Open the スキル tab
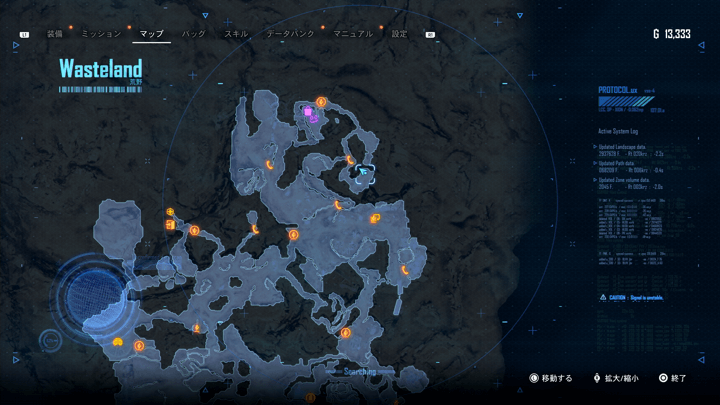The width and height of the screenshot is (720, 405). pos(236,34)
